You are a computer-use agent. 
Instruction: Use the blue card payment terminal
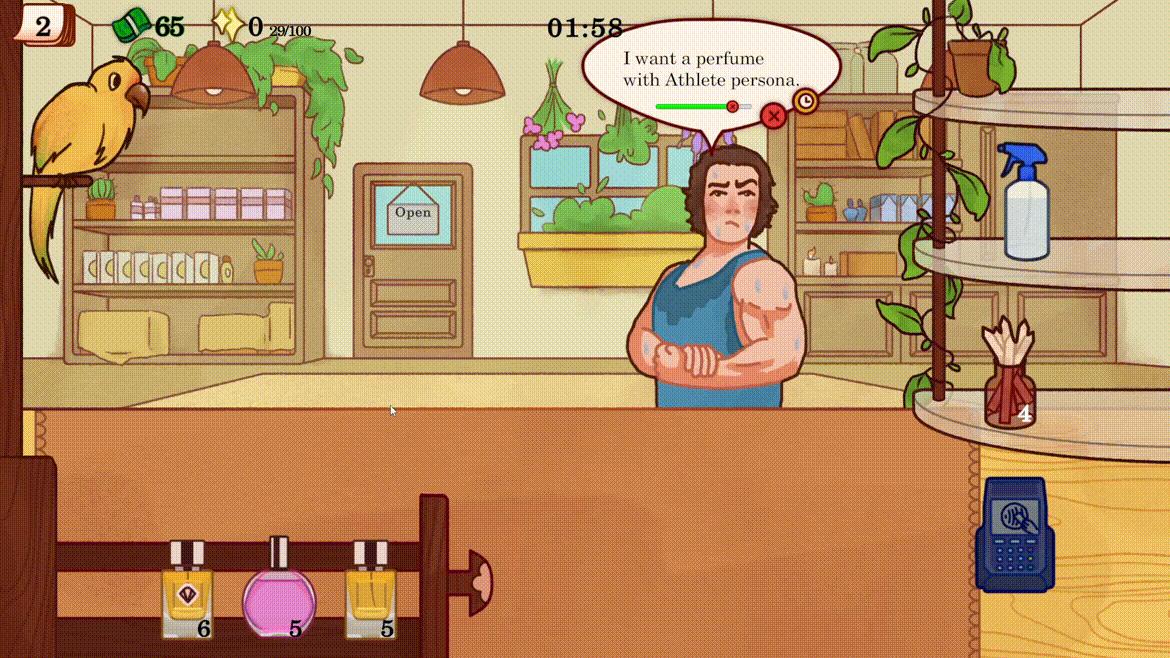click(1015, 535)
